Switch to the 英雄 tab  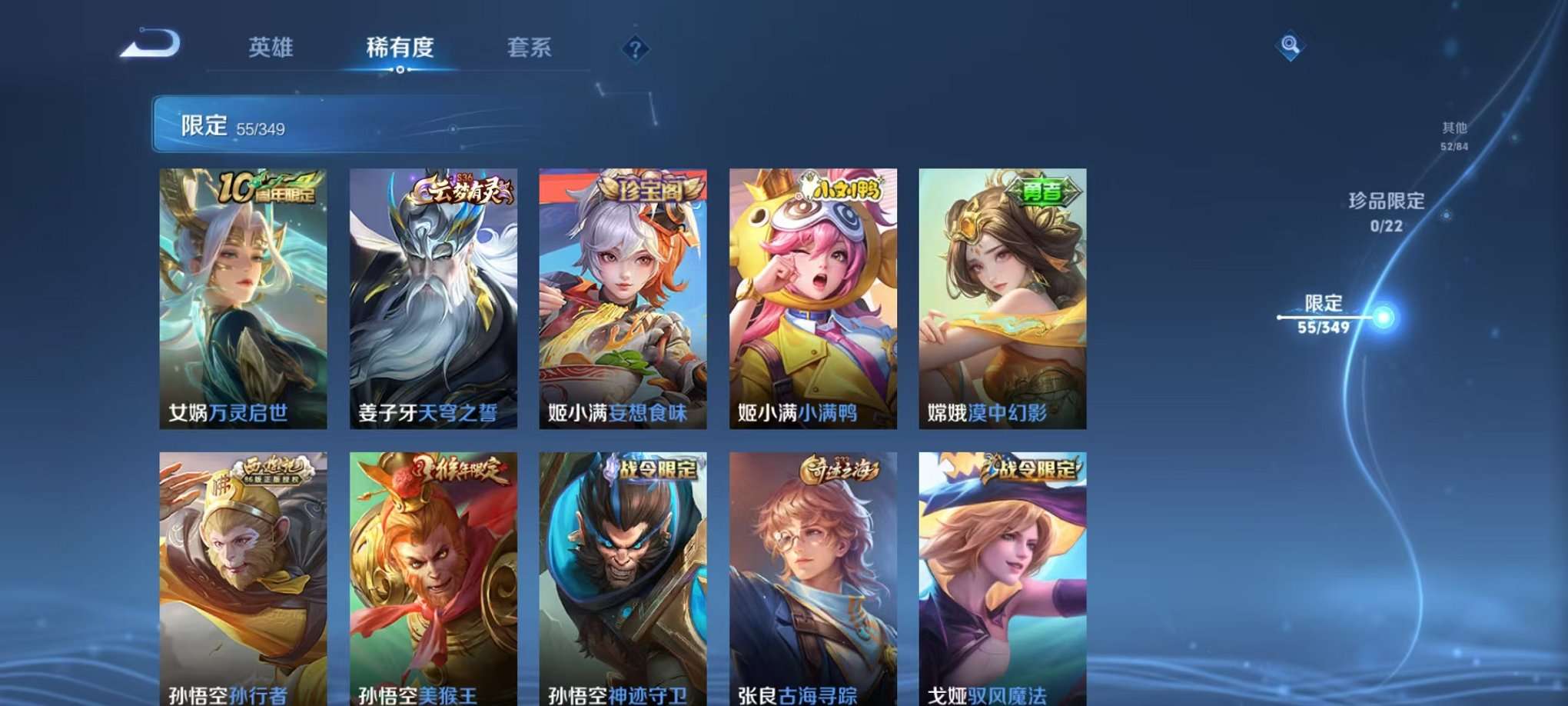click(271, 48)
